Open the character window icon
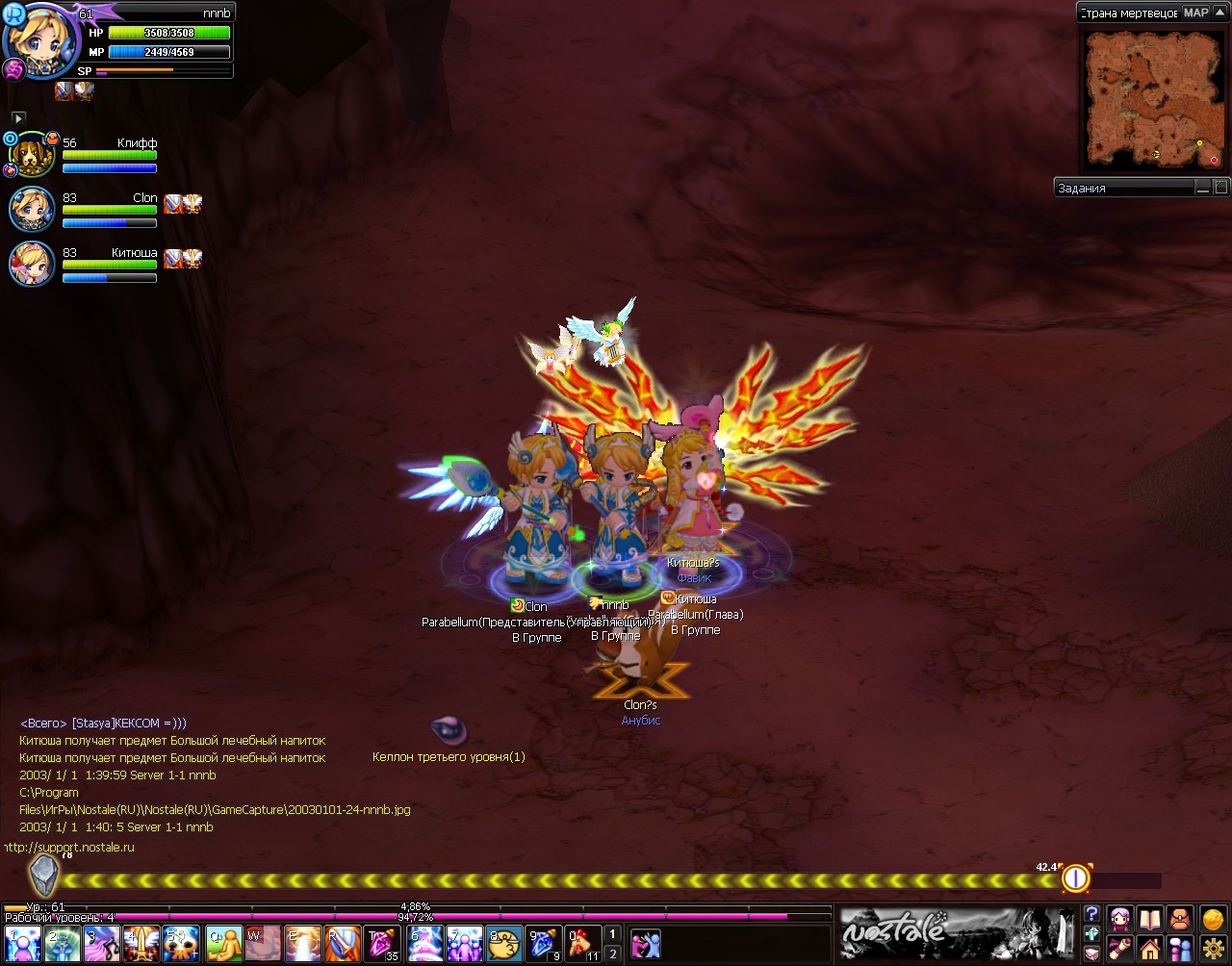Viewport: 1232px width, 966px height. click(1119, 919)
